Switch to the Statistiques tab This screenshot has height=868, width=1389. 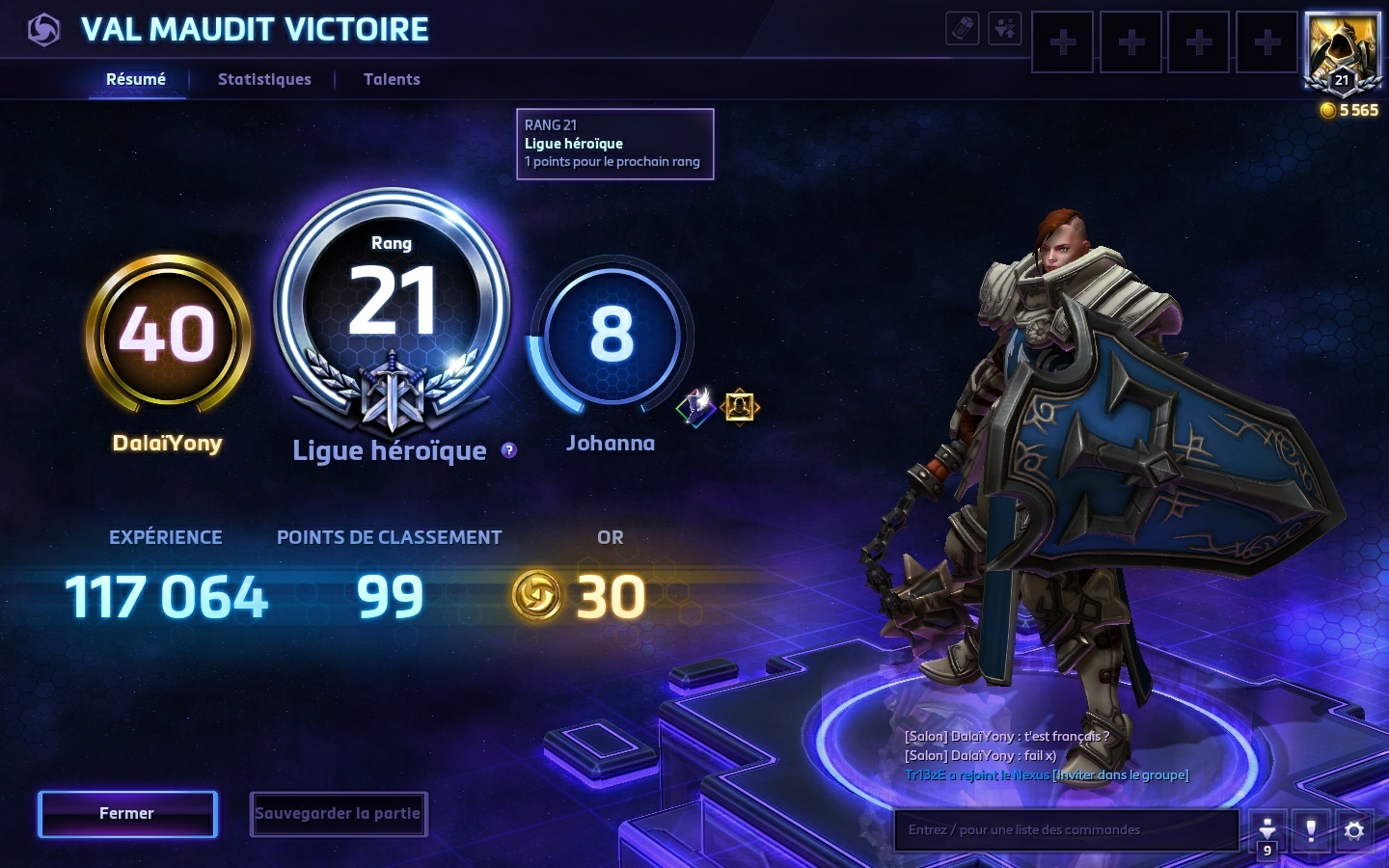click(x=264, y=79)
